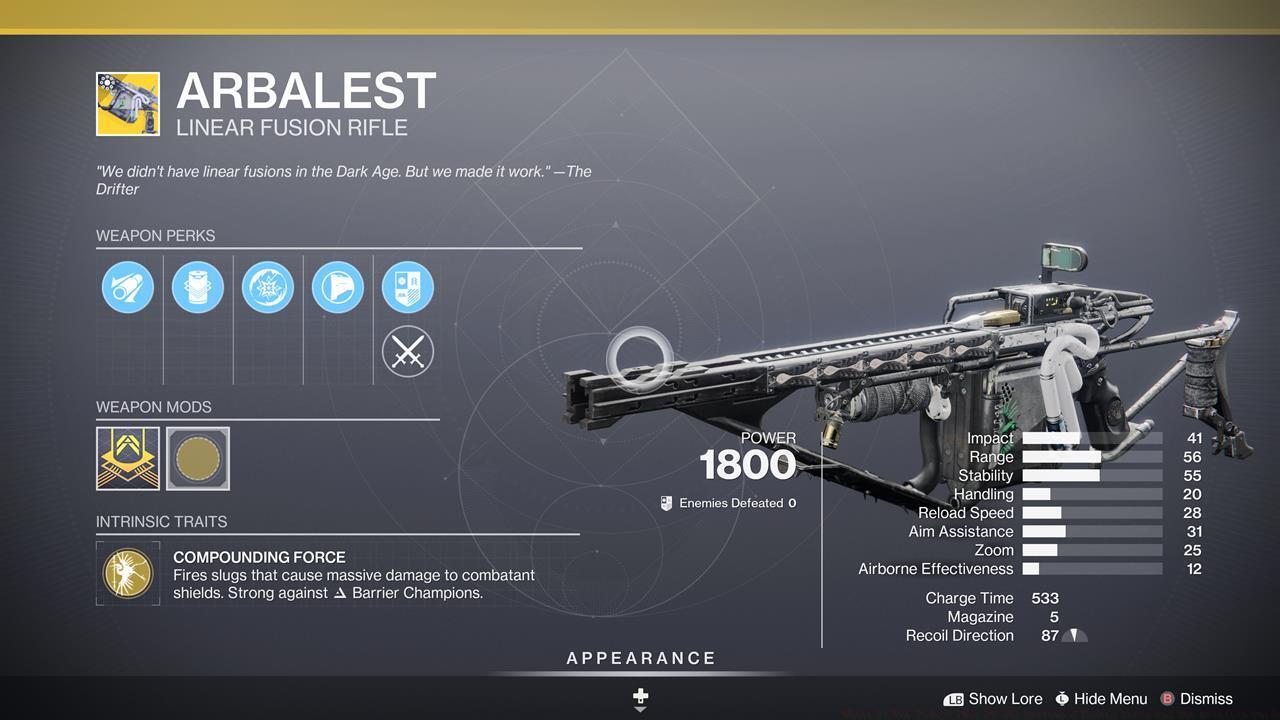Select the barrel perk icon
Screen dimensions: 1280x720
click(128, 288)
